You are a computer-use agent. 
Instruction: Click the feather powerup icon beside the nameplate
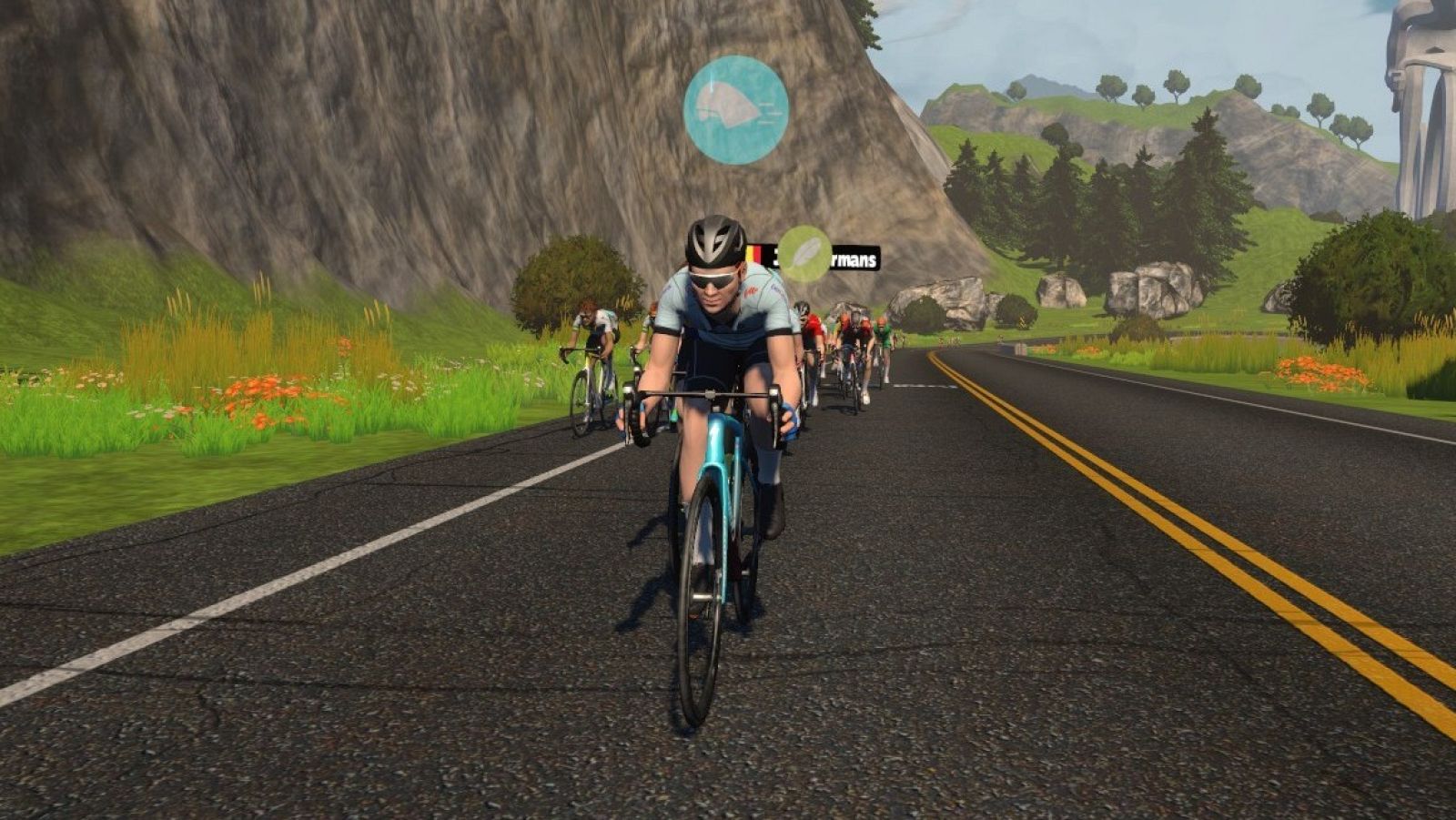804,253
